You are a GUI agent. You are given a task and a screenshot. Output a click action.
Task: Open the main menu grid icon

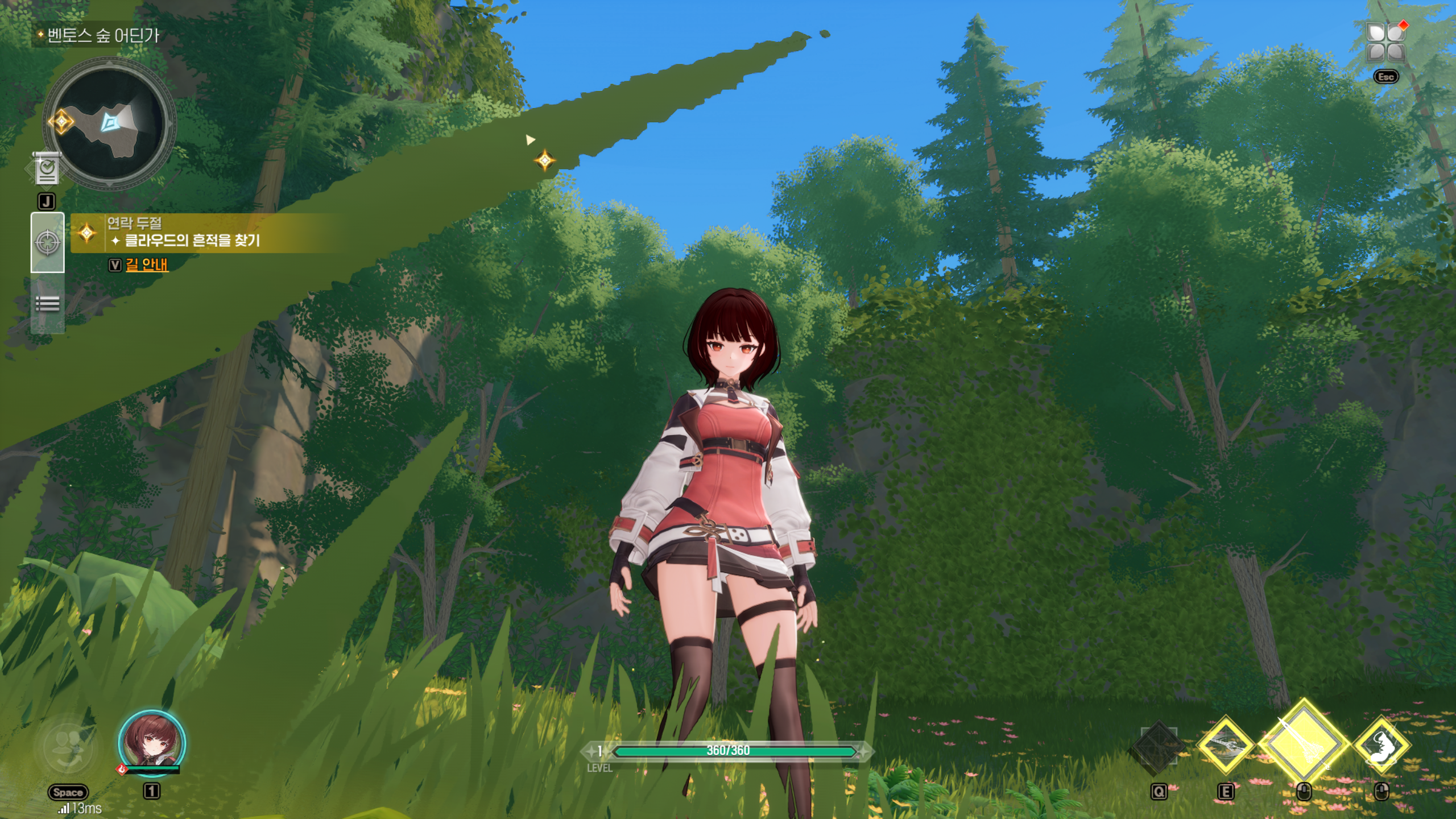coord(1386,42)
